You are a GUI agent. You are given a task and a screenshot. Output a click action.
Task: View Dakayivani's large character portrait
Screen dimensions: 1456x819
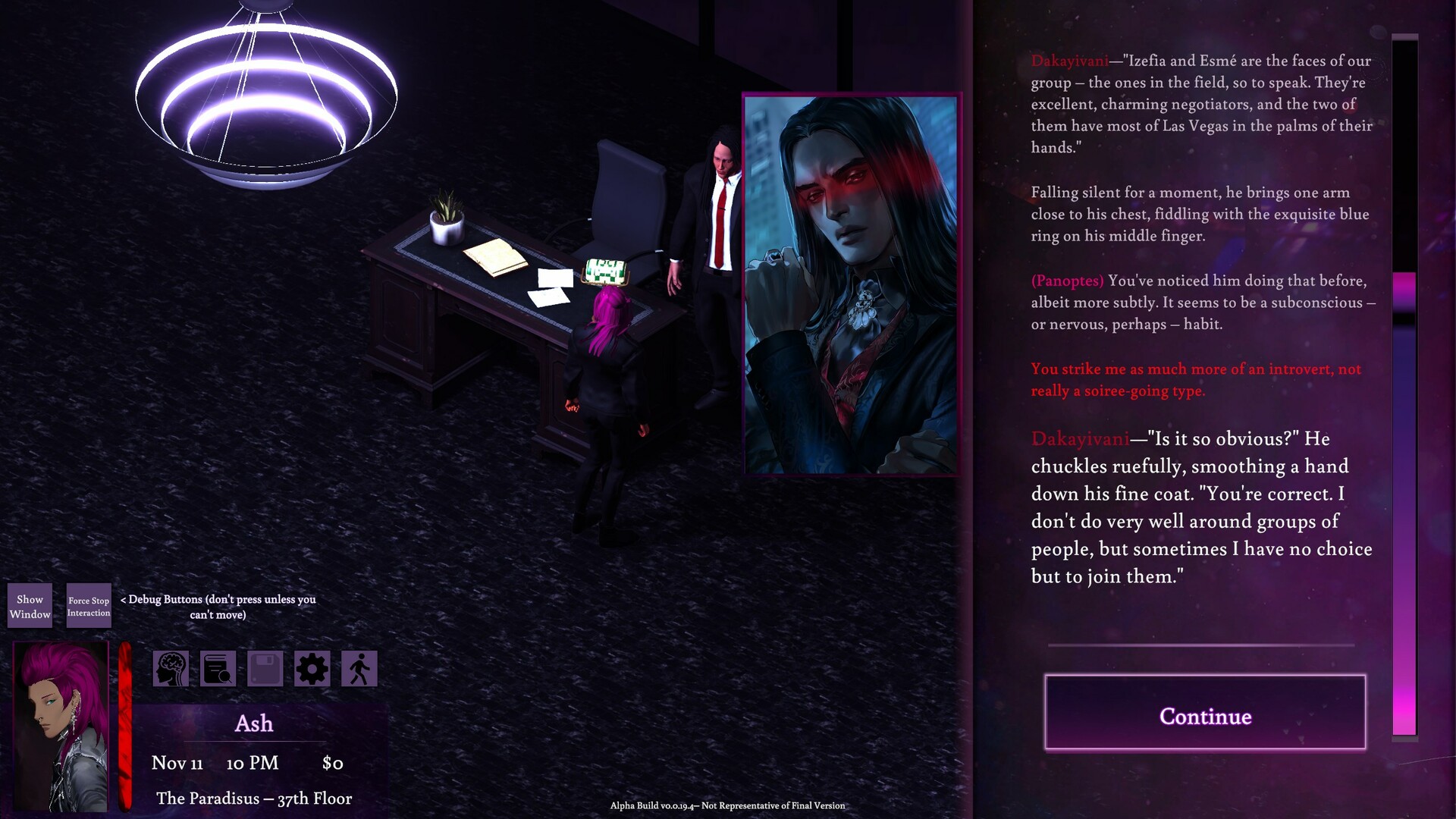tap(851, 284)
